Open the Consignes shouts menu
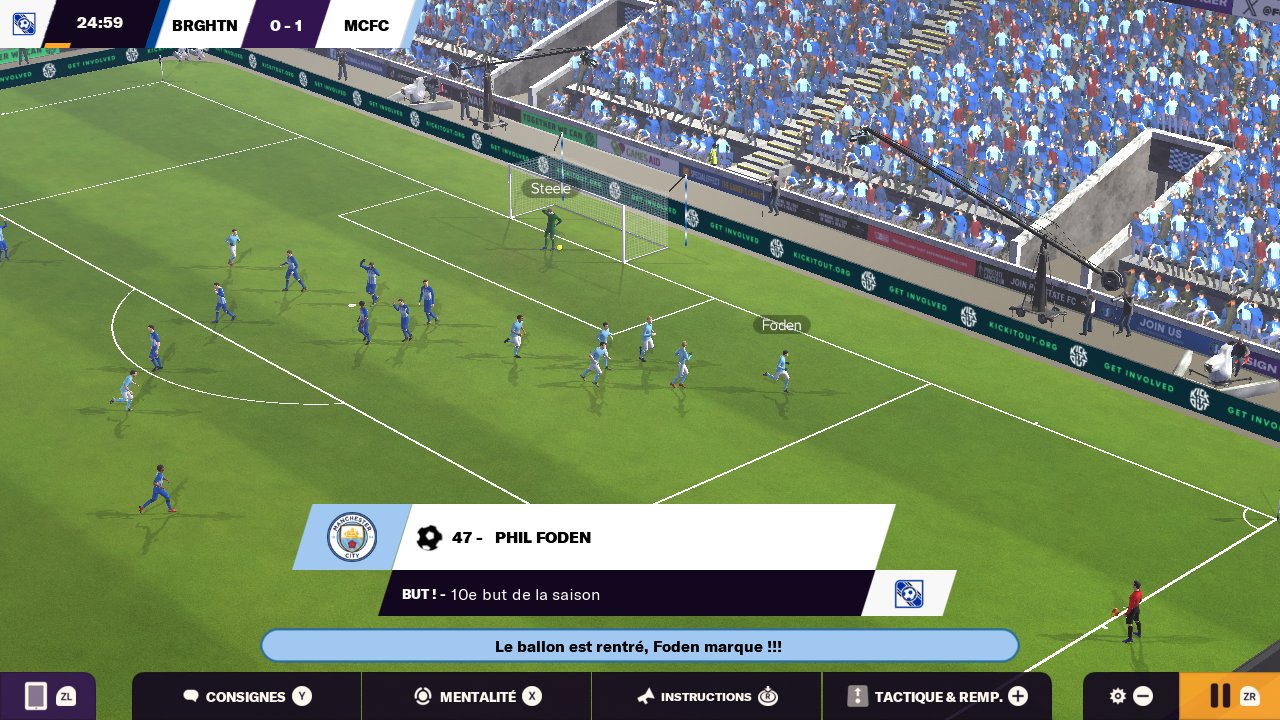This screenshot has height=720, width=1280. pyautogui.click(x=247, y=696)
